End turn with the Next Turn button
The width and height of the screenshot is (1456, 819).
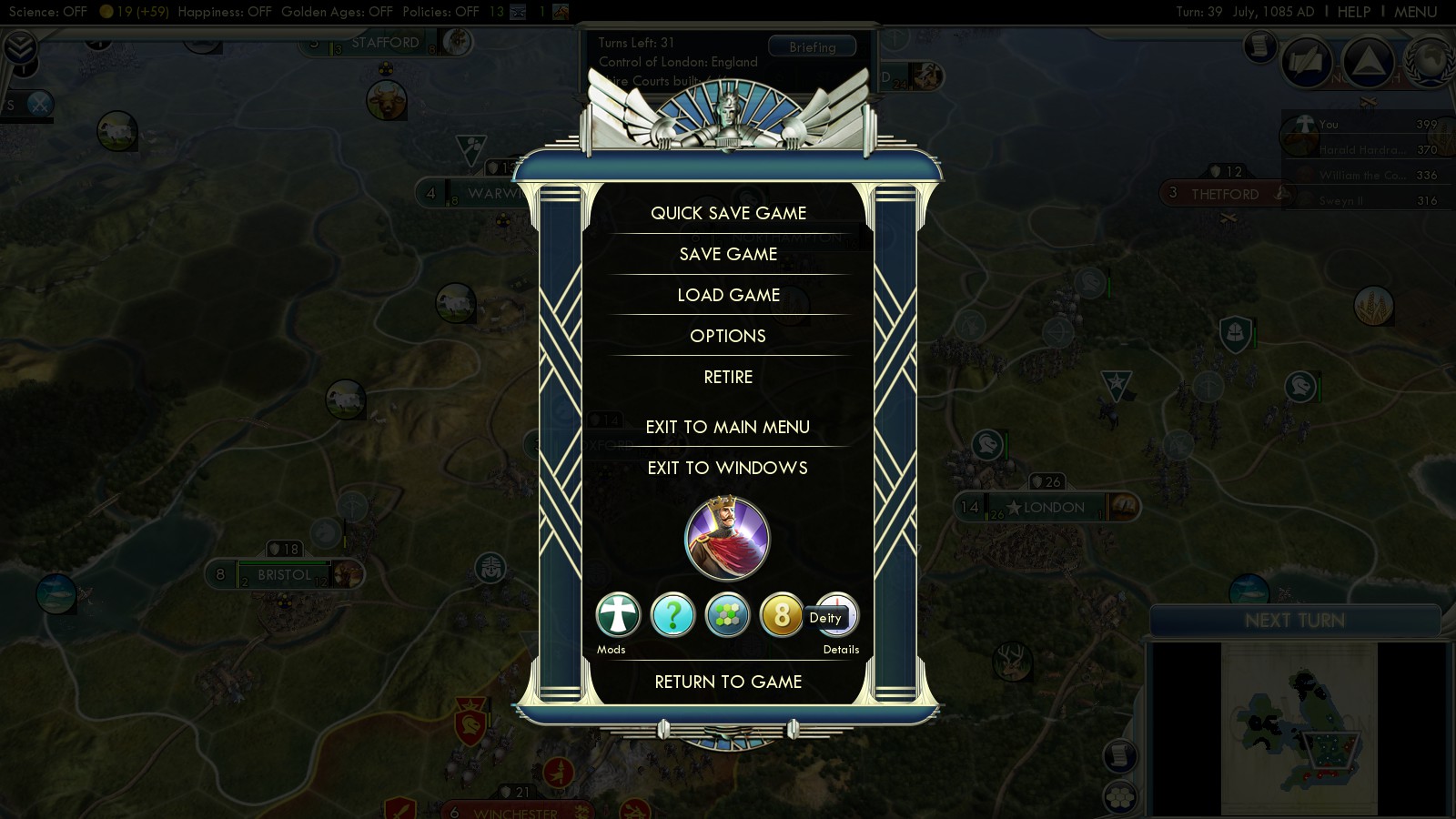(x=1294, y=621)
